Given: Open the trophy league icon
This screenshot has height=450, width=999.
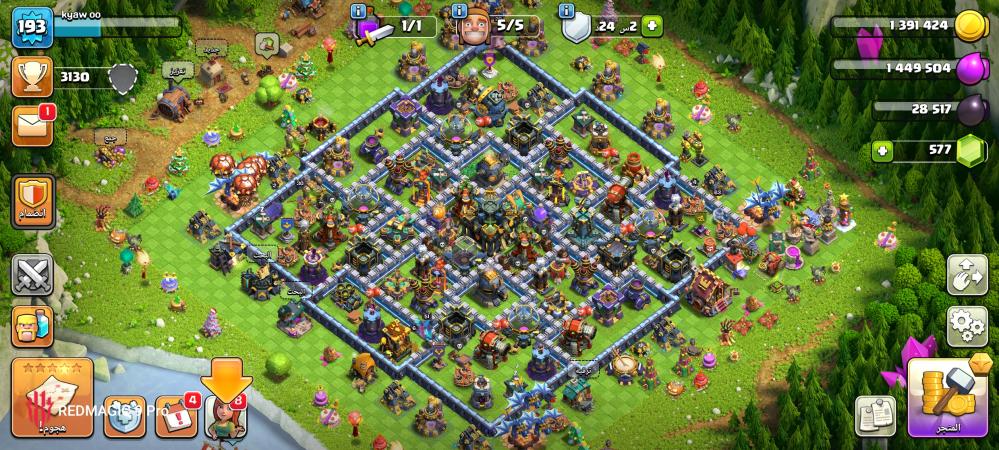Looking at the screenshot, I should (x=32, y=76).
